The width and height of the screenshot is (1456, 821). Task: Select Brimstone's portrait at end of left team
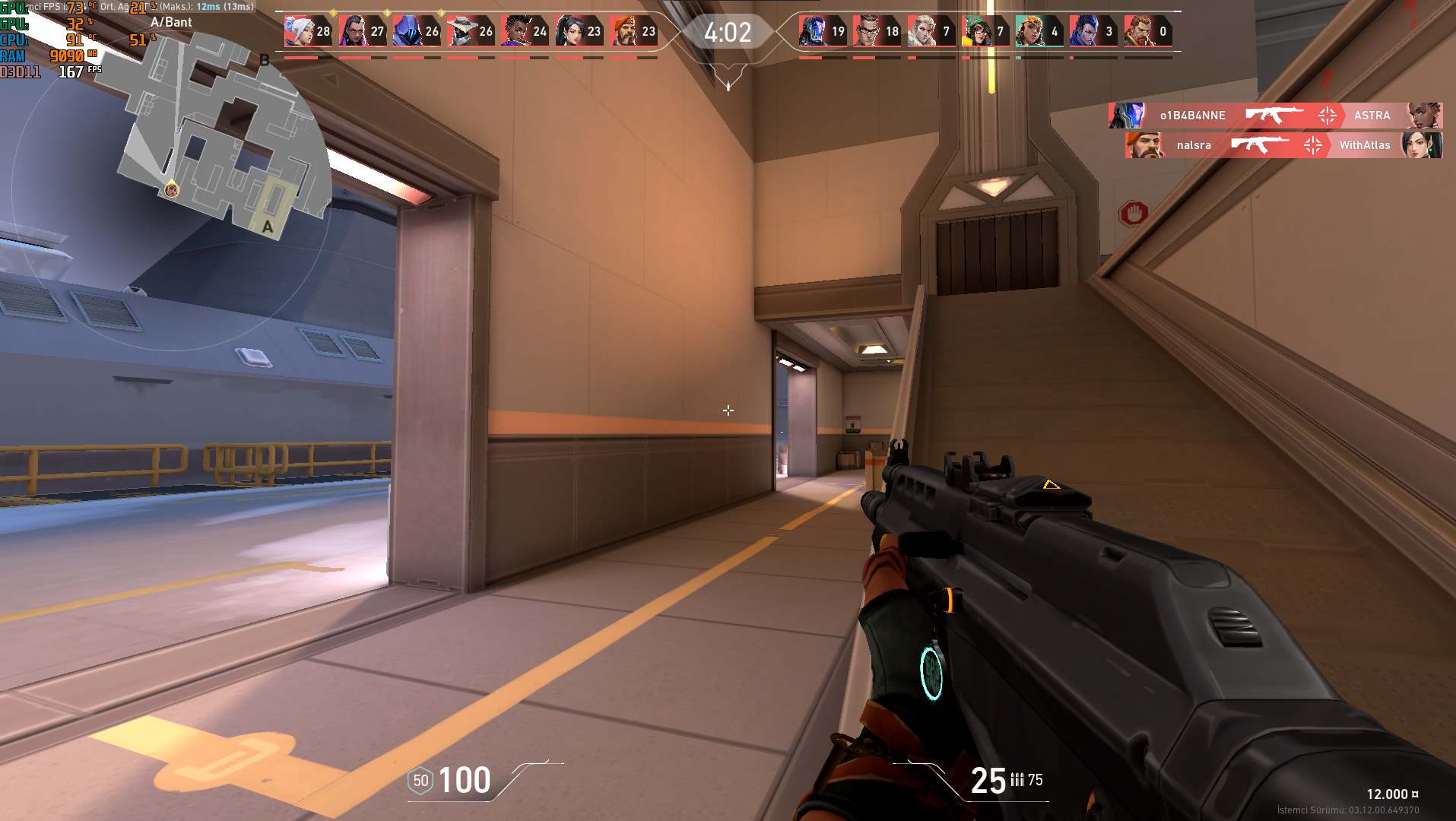pos(626,30)
